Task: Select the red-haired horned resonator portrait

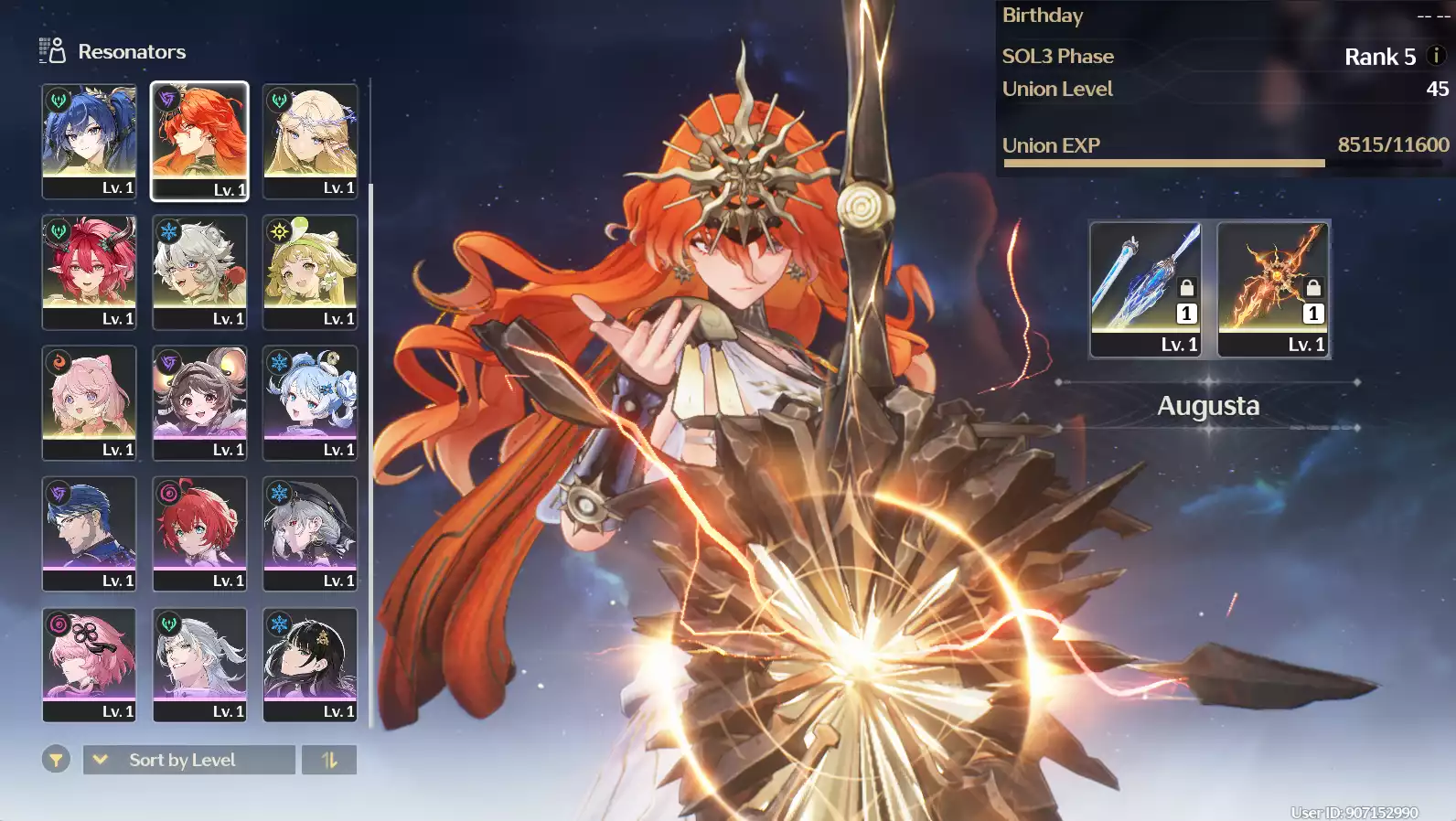Action: 89,272
